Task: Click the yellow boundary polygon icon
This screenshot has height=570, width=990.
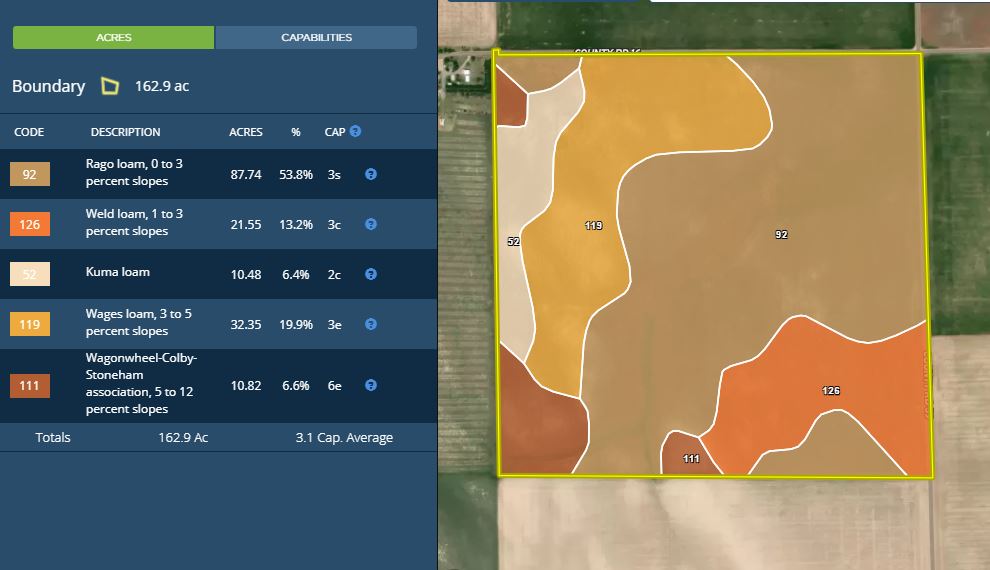Action: (110, 86)
